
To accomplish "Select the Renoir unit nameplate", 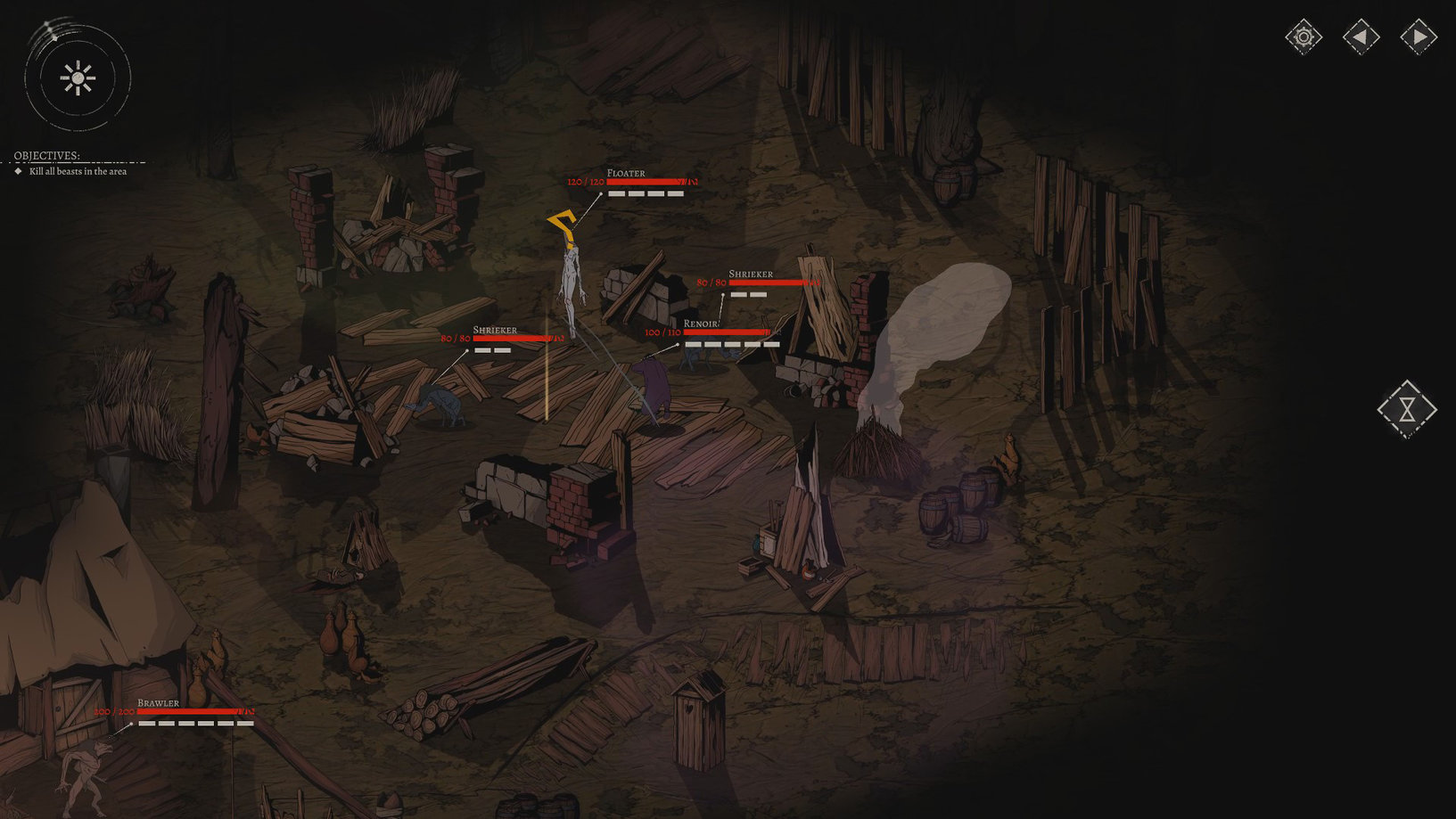I will coord(701,324).
